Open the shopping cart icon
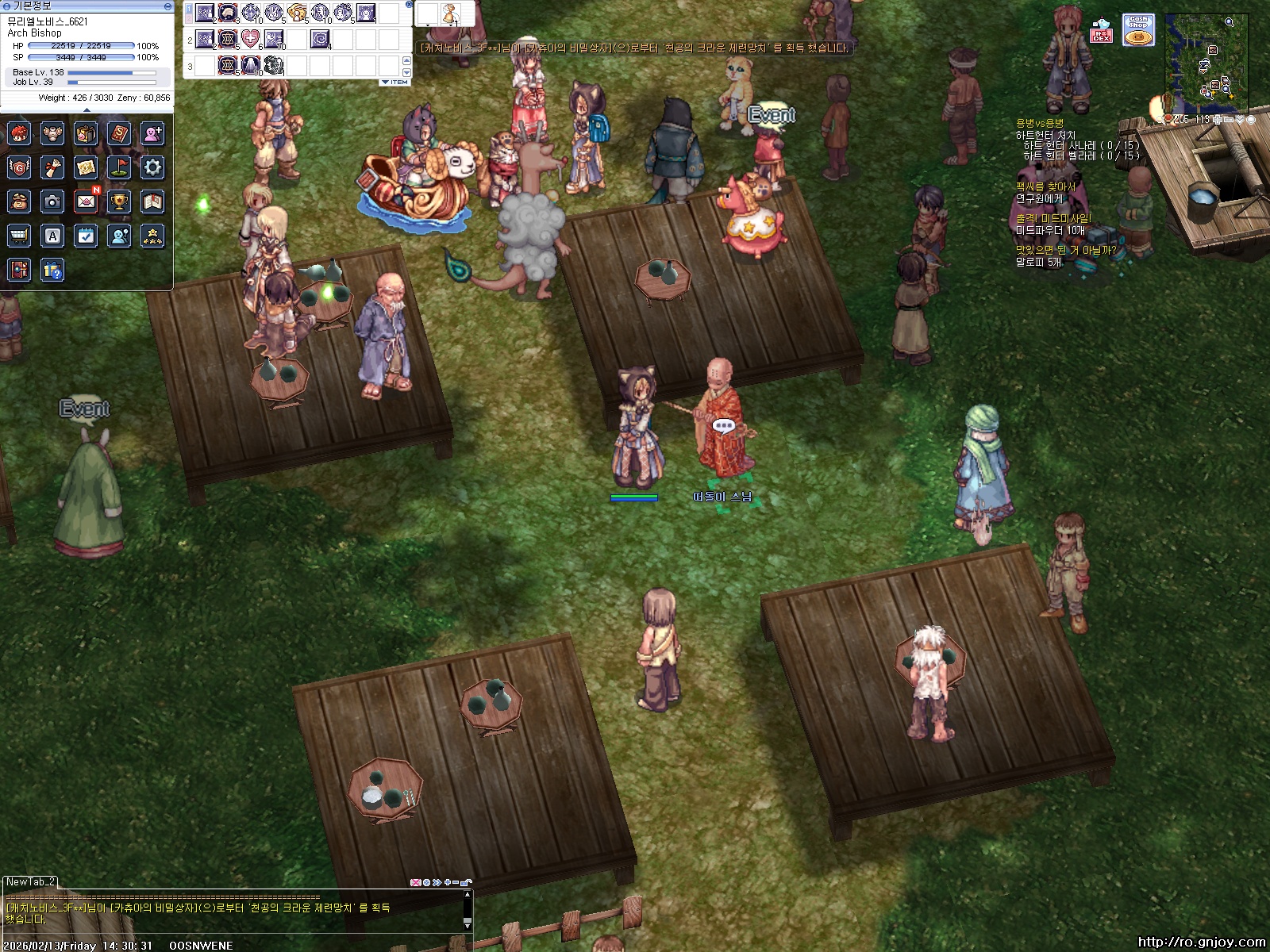The height and width of the screenshot is (952, 1270). tap(19, 236)
